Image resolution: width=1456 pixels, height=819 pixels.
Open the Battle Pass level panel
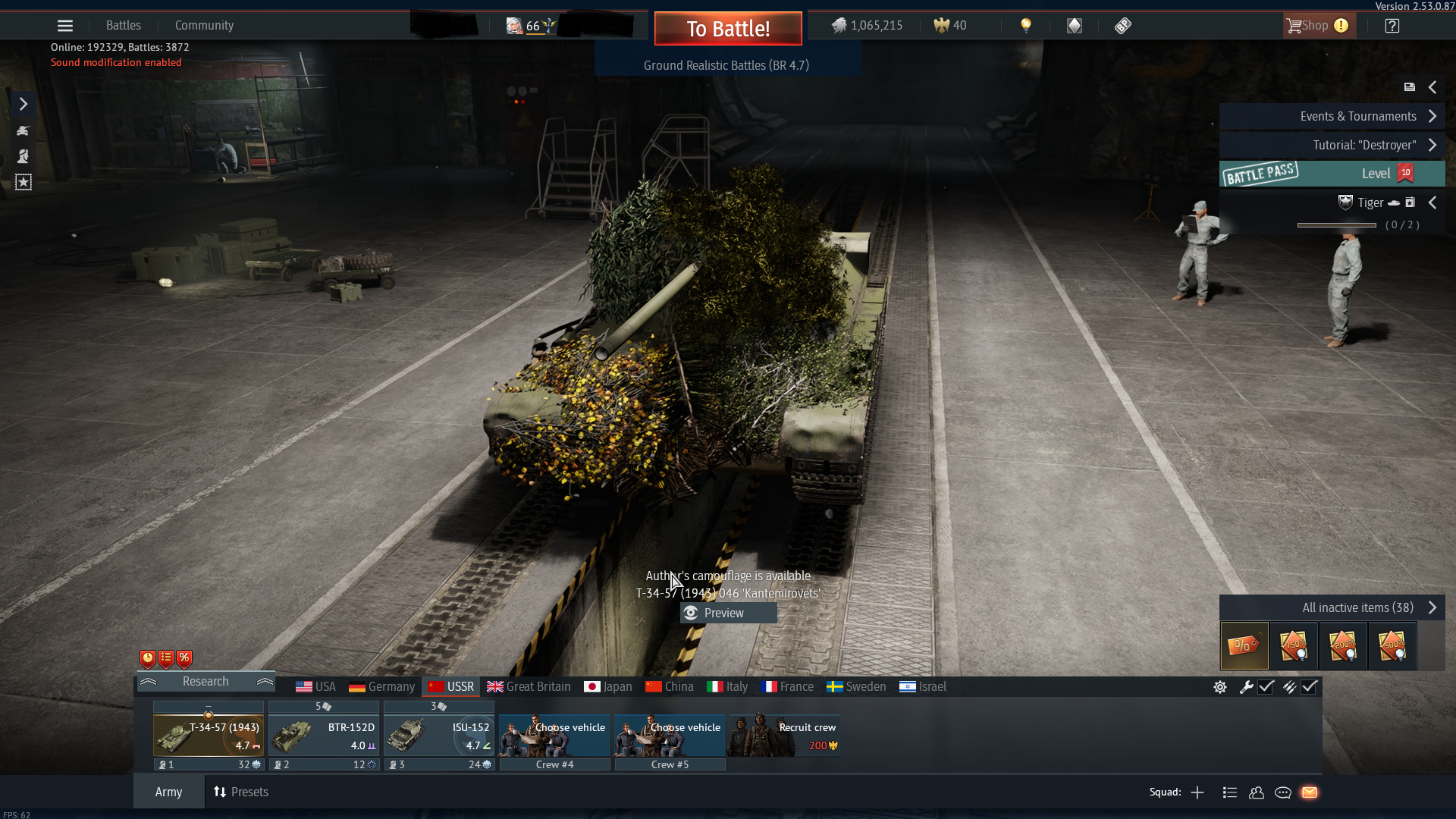coord(1332,174)
